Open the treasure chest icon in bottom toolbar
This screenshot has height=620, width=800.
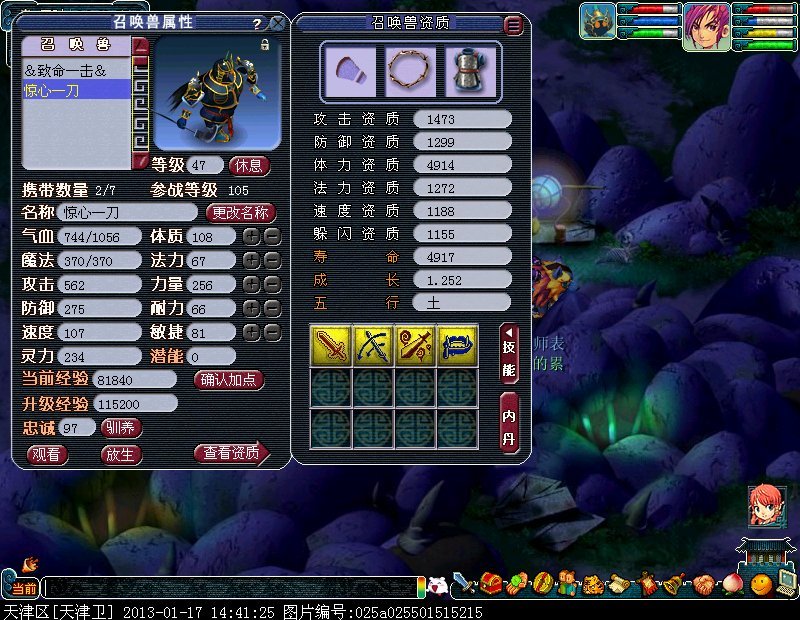click(490, 582)
